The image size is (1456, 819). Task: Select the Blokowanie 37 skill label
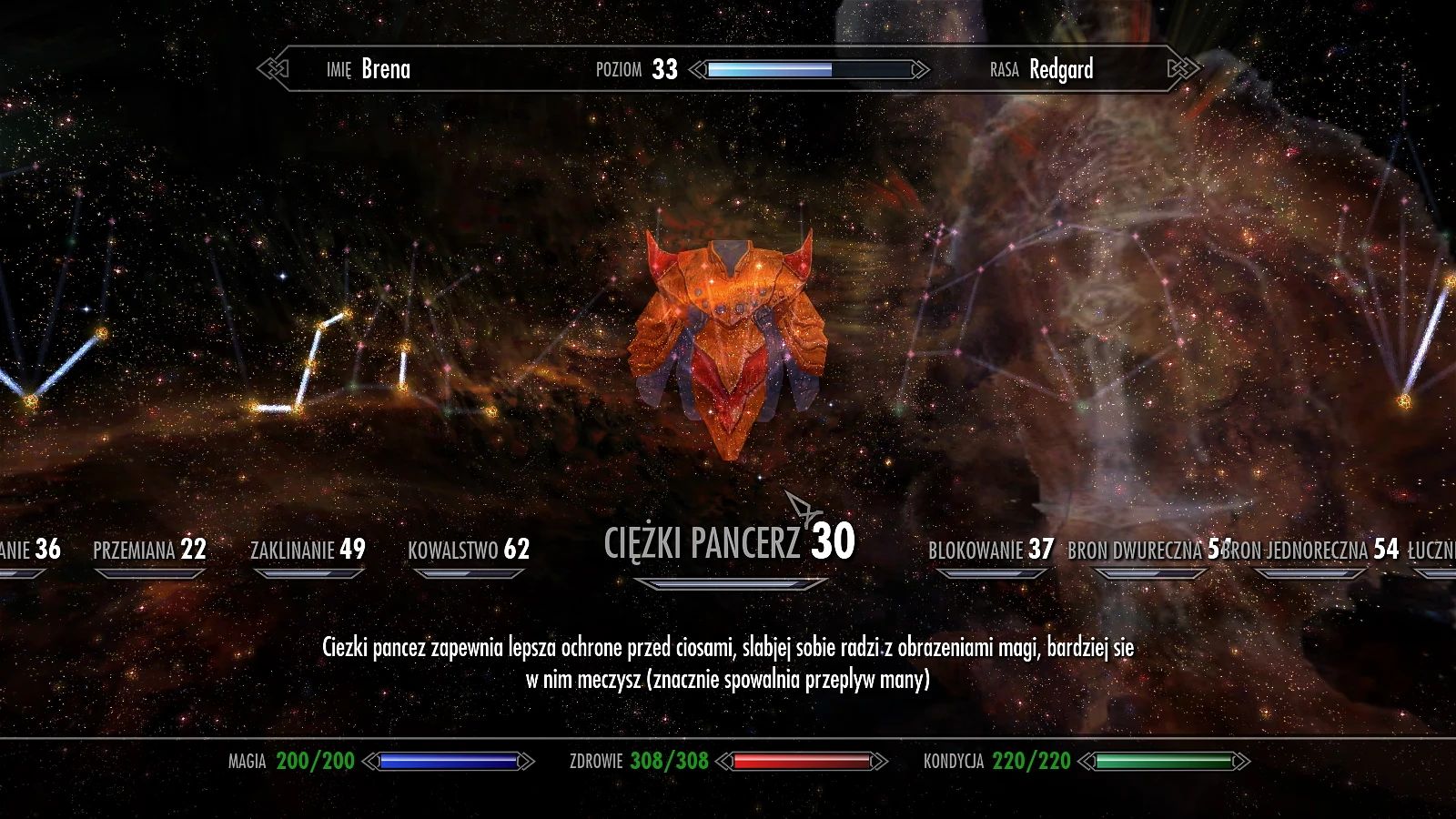[991, 550]
